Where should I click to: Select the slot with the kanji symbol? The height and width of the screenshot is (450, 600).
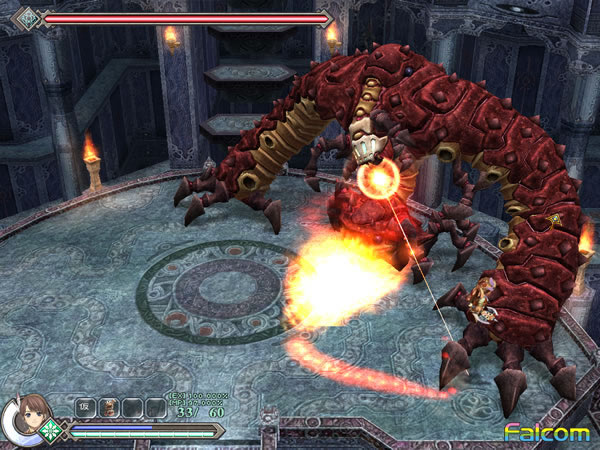(x=85, y=408)
